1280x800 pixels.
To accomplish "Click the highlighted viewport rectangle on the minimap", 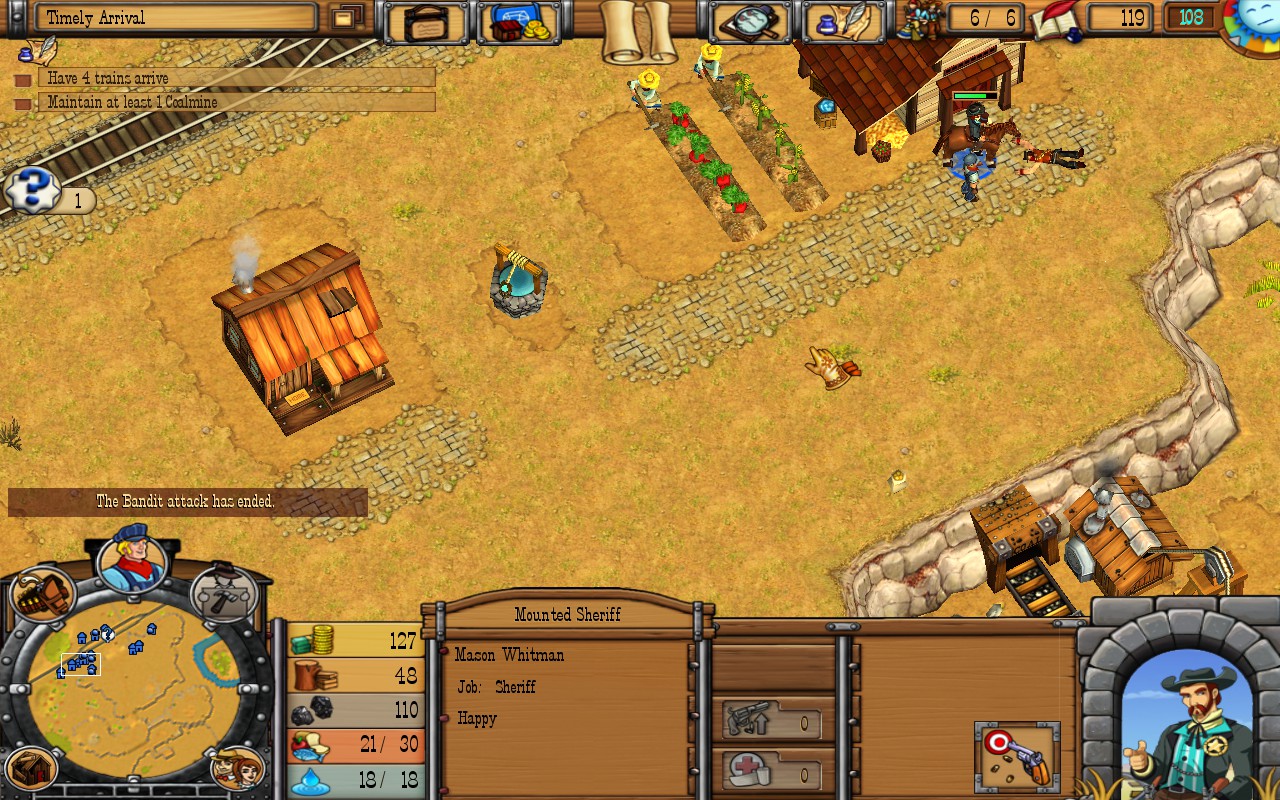I will coord(80,666).
